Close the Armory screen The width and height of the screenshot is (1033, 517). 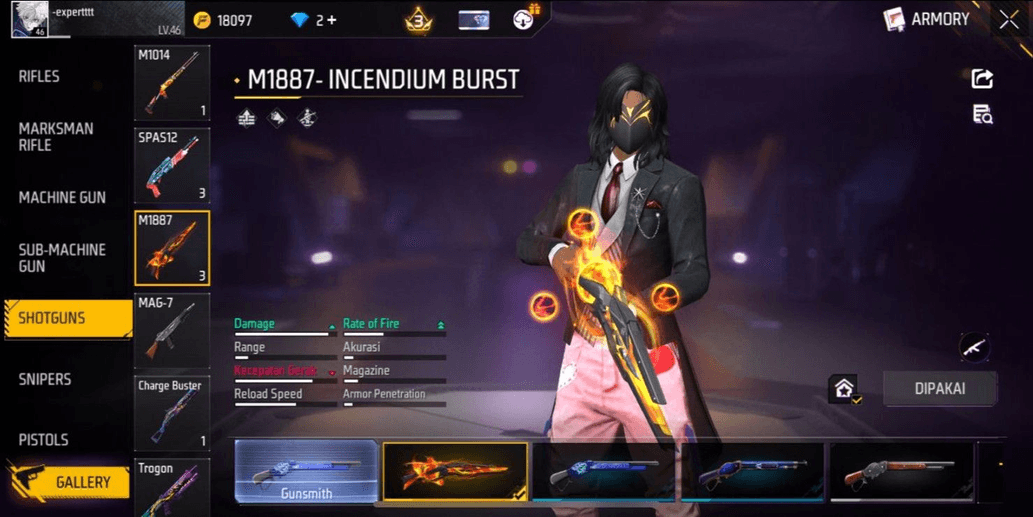click(1009, 19)
